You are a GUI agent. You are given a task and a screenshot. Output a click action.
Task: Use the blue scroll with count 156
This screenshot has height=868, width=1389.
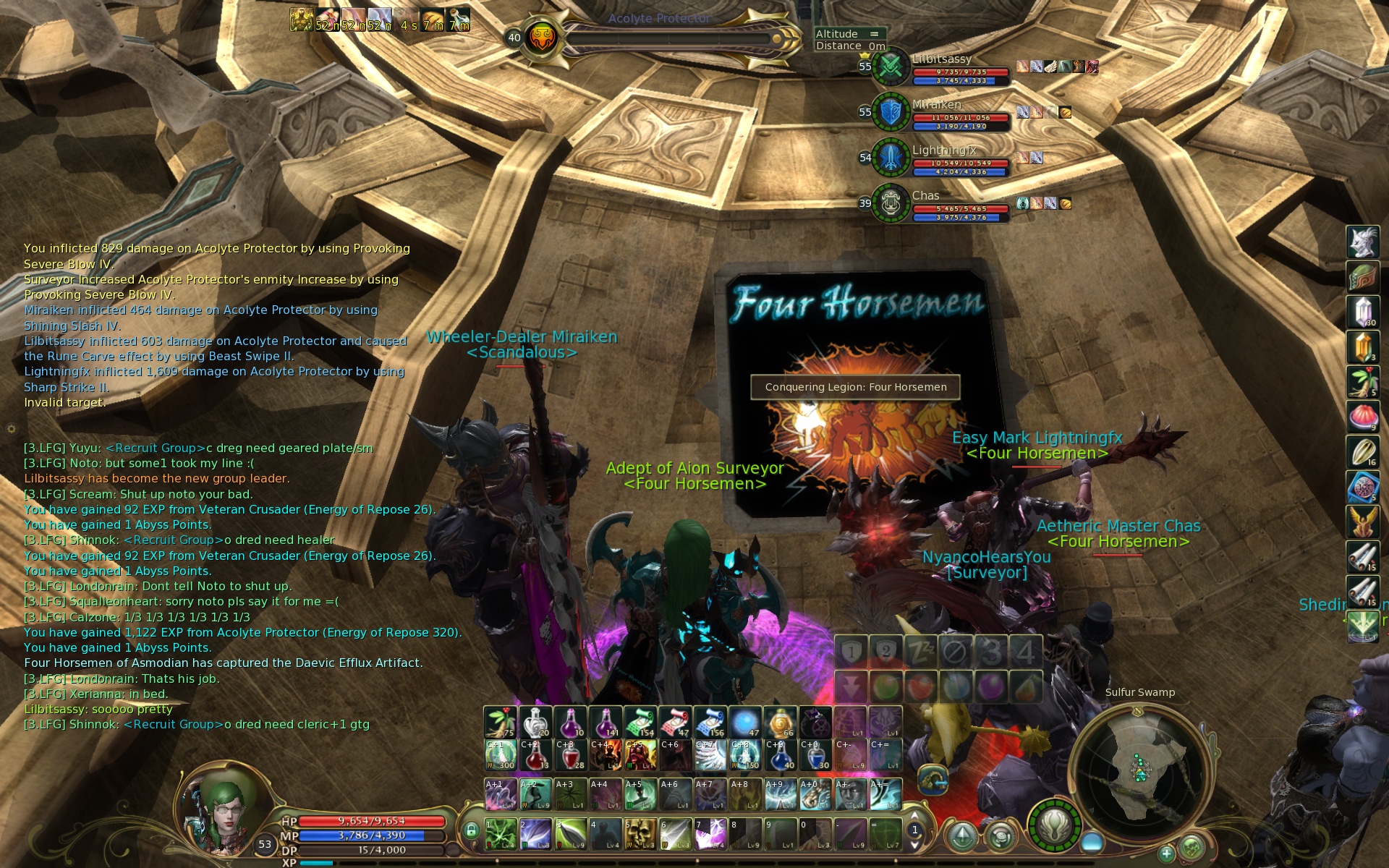click(710, 723)
